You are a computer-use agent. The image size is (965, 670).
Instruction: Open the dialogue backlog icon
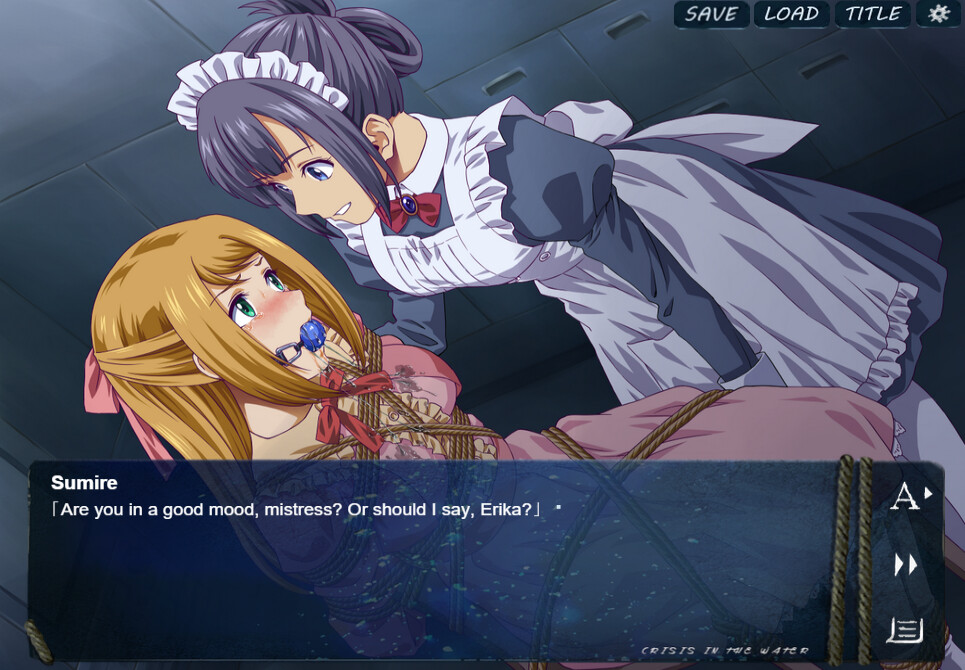pos(904,630)
